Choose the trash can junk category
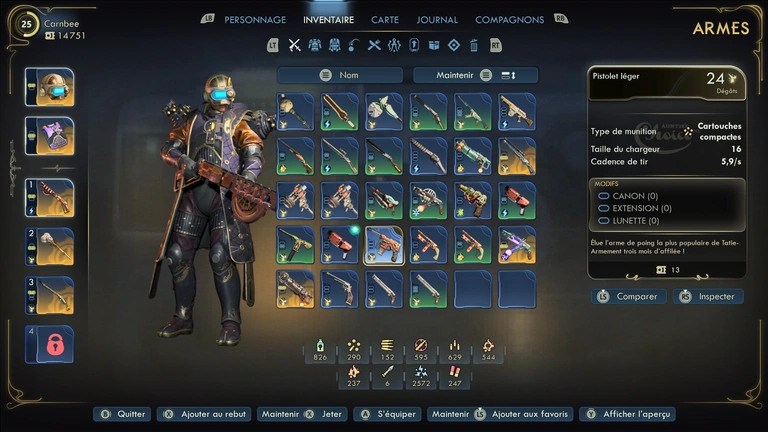The image size is (768, 432). [x=474, y=45]
